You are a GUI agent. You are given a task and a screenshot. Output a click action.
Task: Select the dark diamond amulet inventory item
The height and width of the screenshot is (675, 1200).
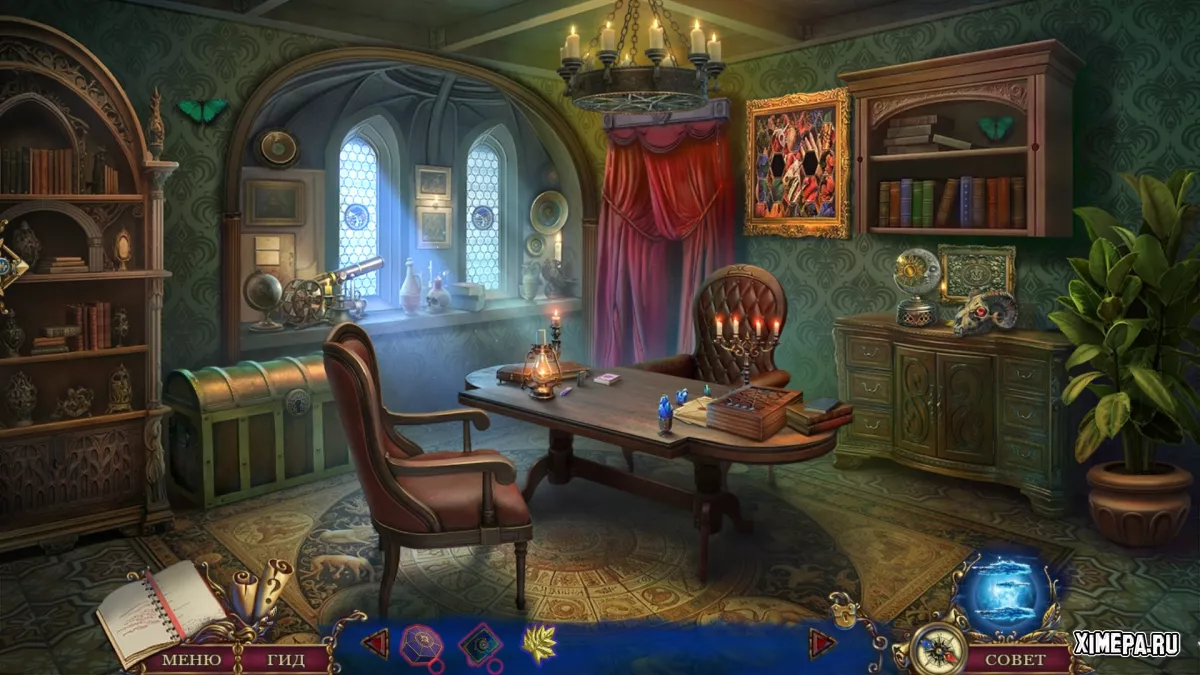480,644
